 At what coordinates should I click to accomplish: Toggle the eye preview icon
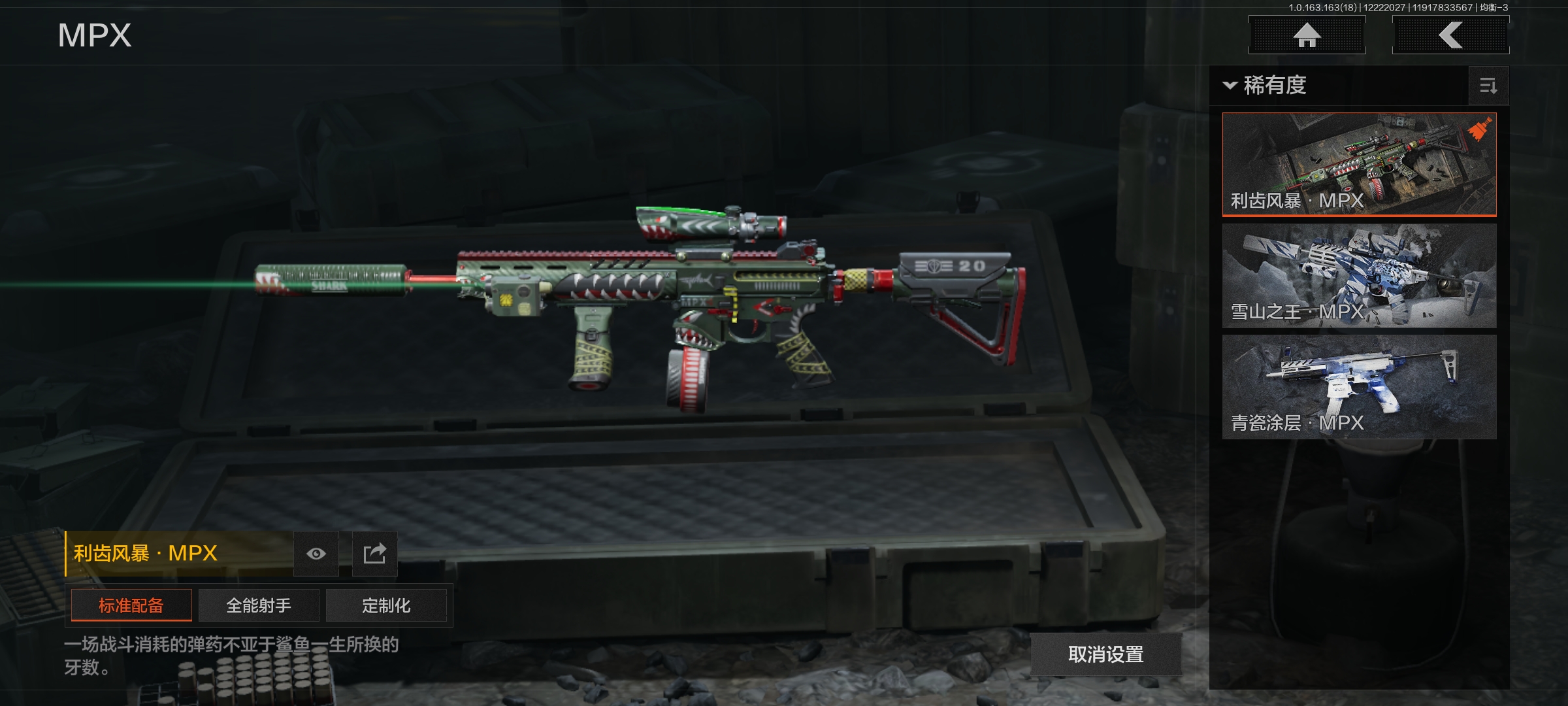(316, 554)
